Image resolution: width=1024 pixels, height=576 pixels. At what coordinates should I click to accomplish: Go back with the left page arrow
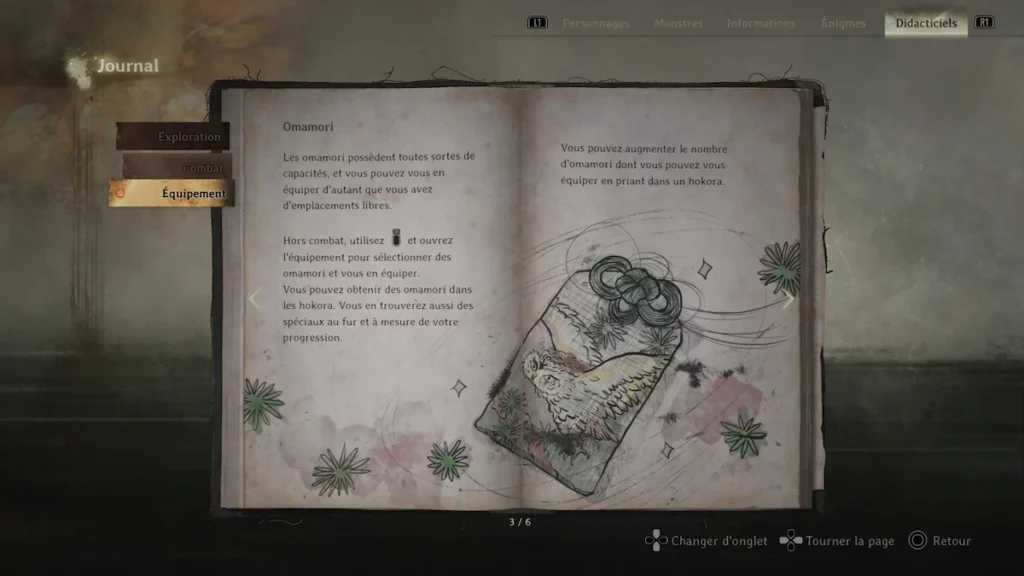[253, 299]
